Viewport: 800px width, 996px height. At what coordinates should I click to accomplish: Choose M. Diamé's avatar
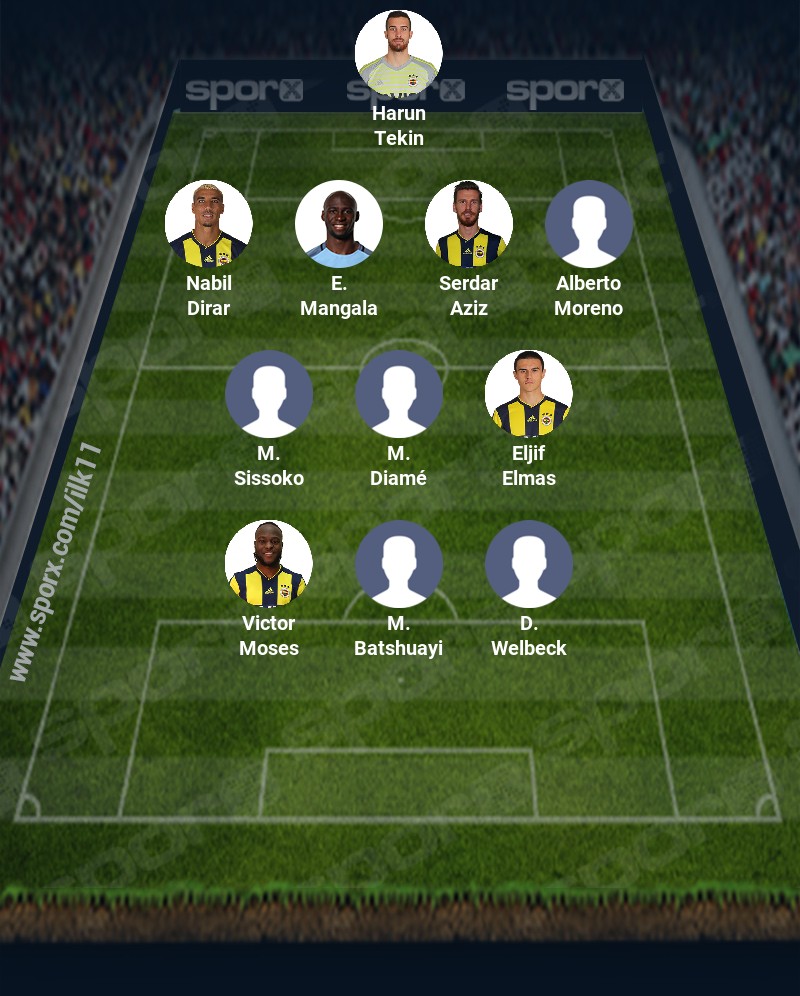tap(399, 394)
